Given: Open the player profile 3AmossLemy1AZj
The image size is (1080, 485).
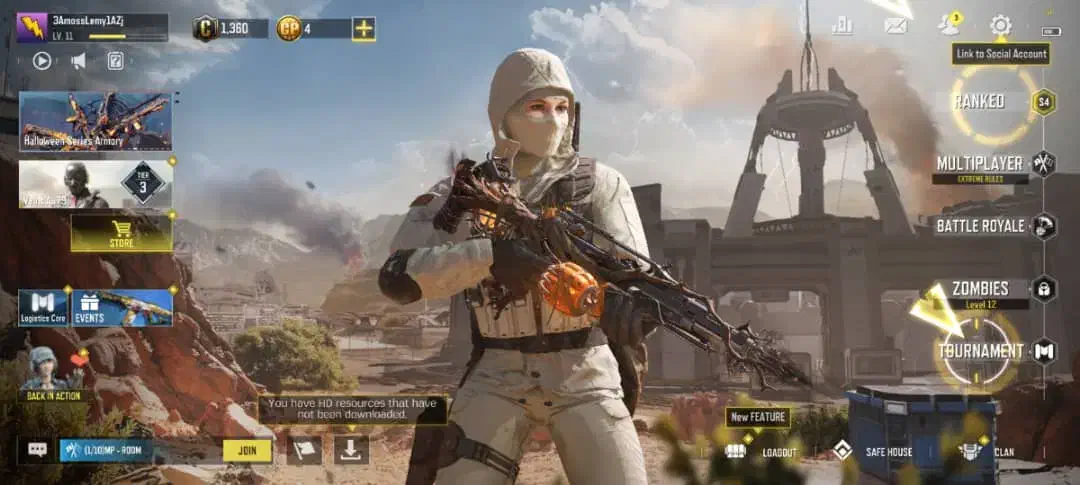Looking at the screenshot, I should 91,27.
